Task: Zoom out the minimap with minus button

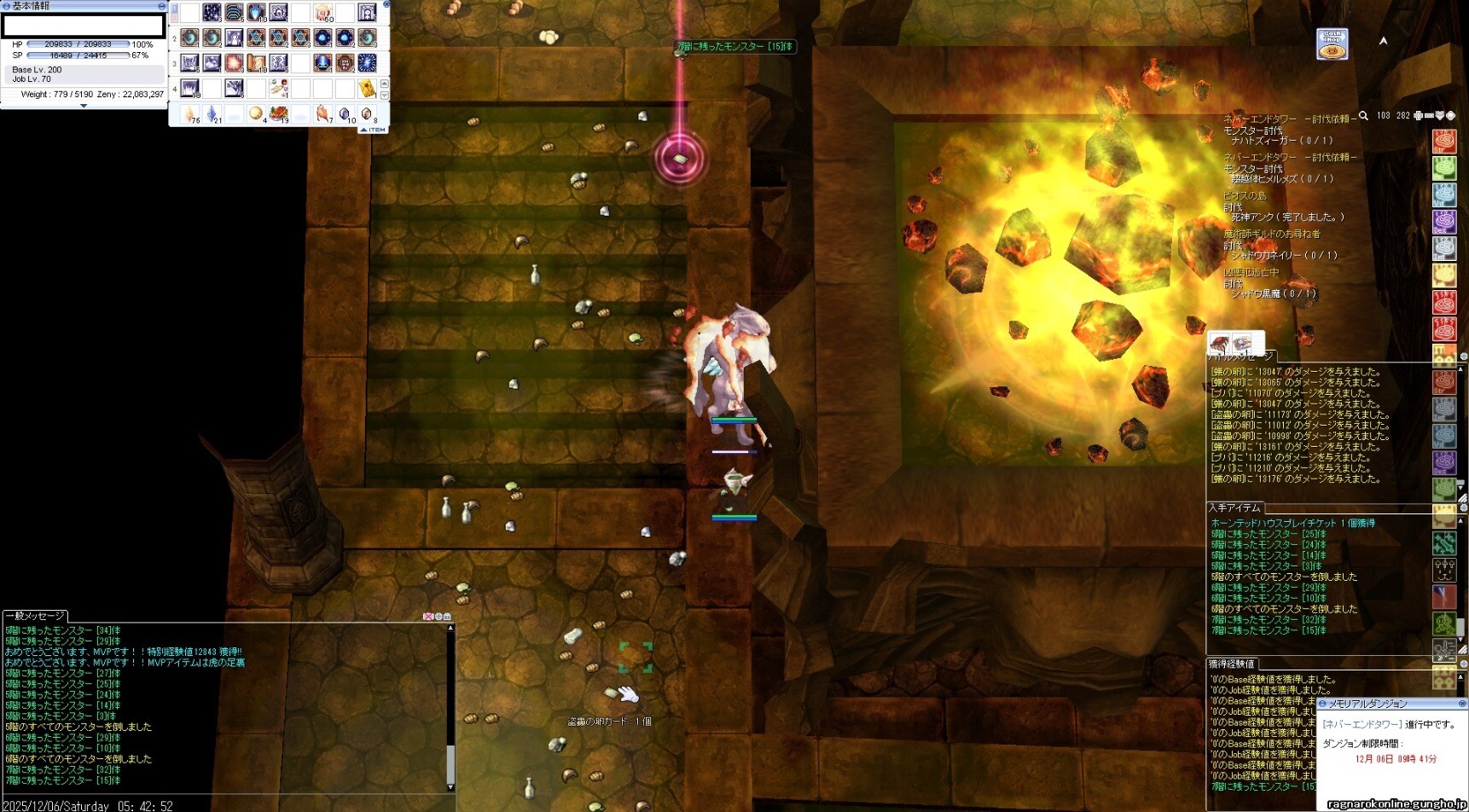Action: click(x=1429, y=116)
